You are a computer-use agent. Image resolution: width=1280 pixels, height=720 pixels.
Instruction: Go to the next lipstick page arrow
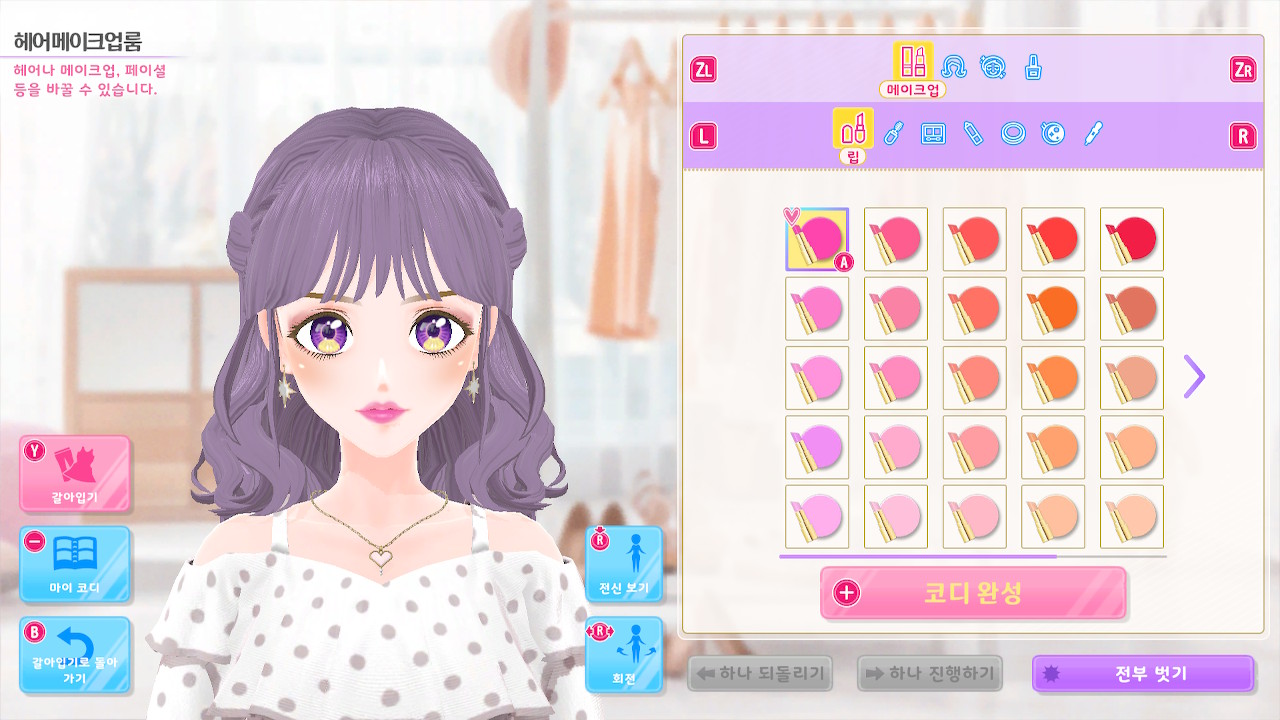point(1194,377)
